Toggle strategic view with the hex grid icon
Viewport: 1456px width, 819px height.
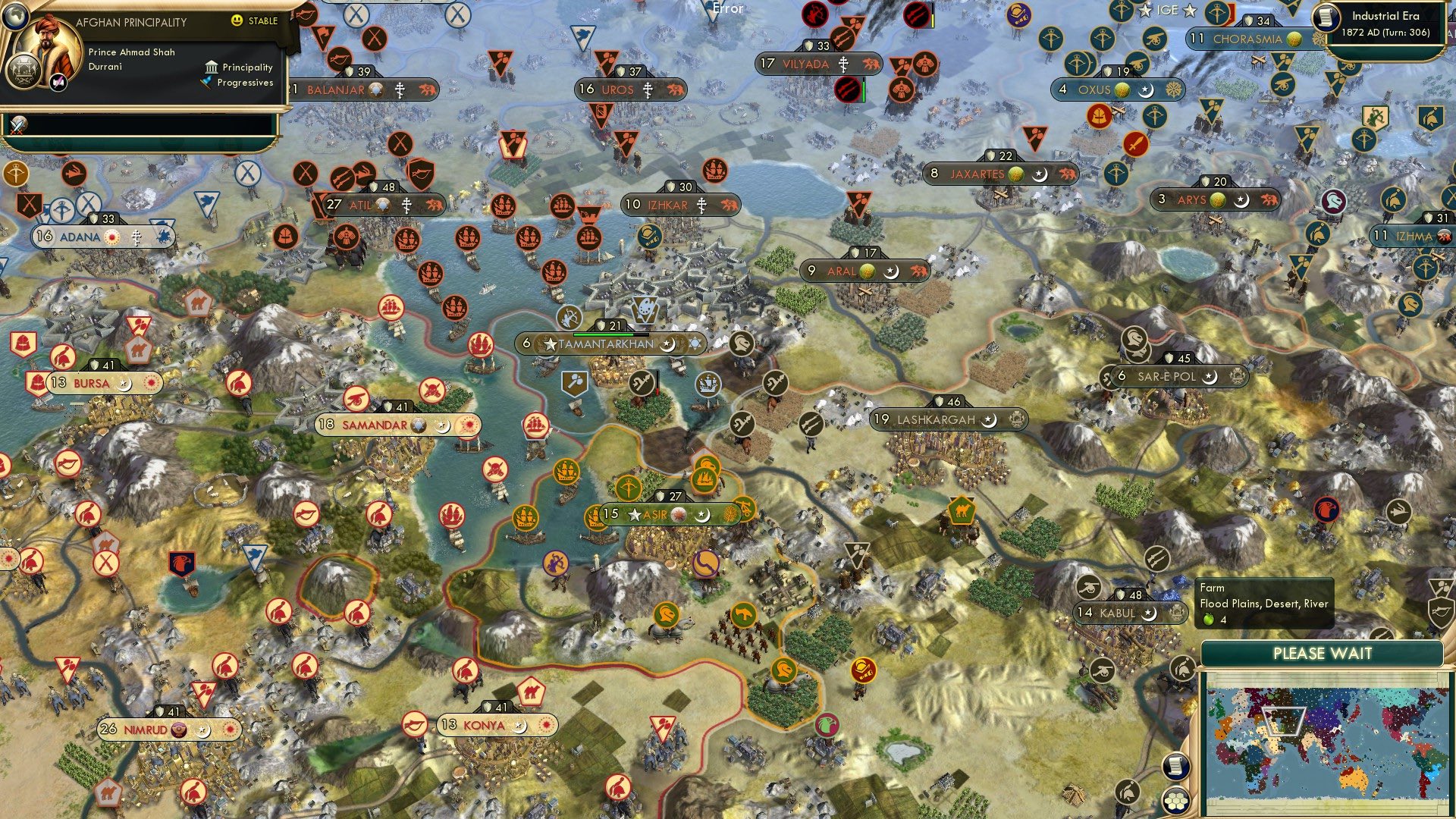(1176, 802)
